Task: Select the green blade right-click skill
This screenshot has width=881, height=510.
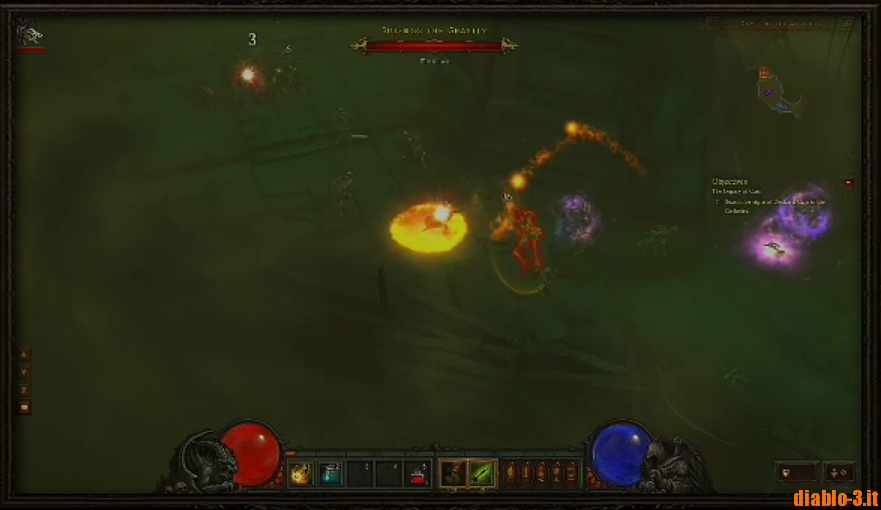Action: (x=483, y=473)
